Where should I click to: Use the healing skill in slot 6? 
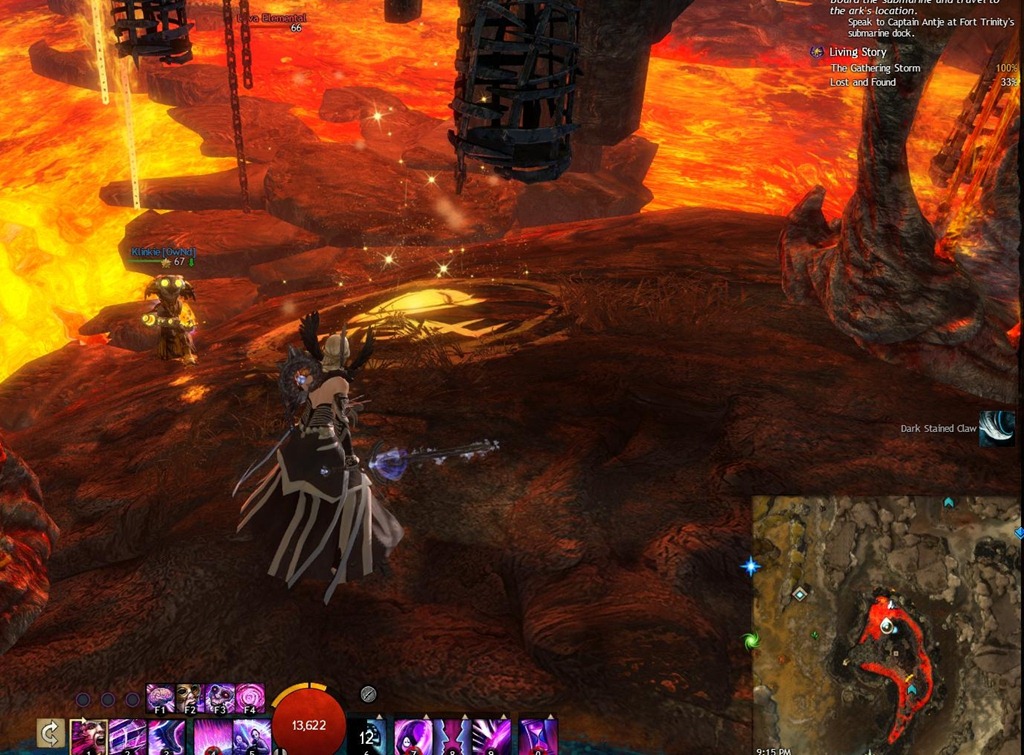367,738
